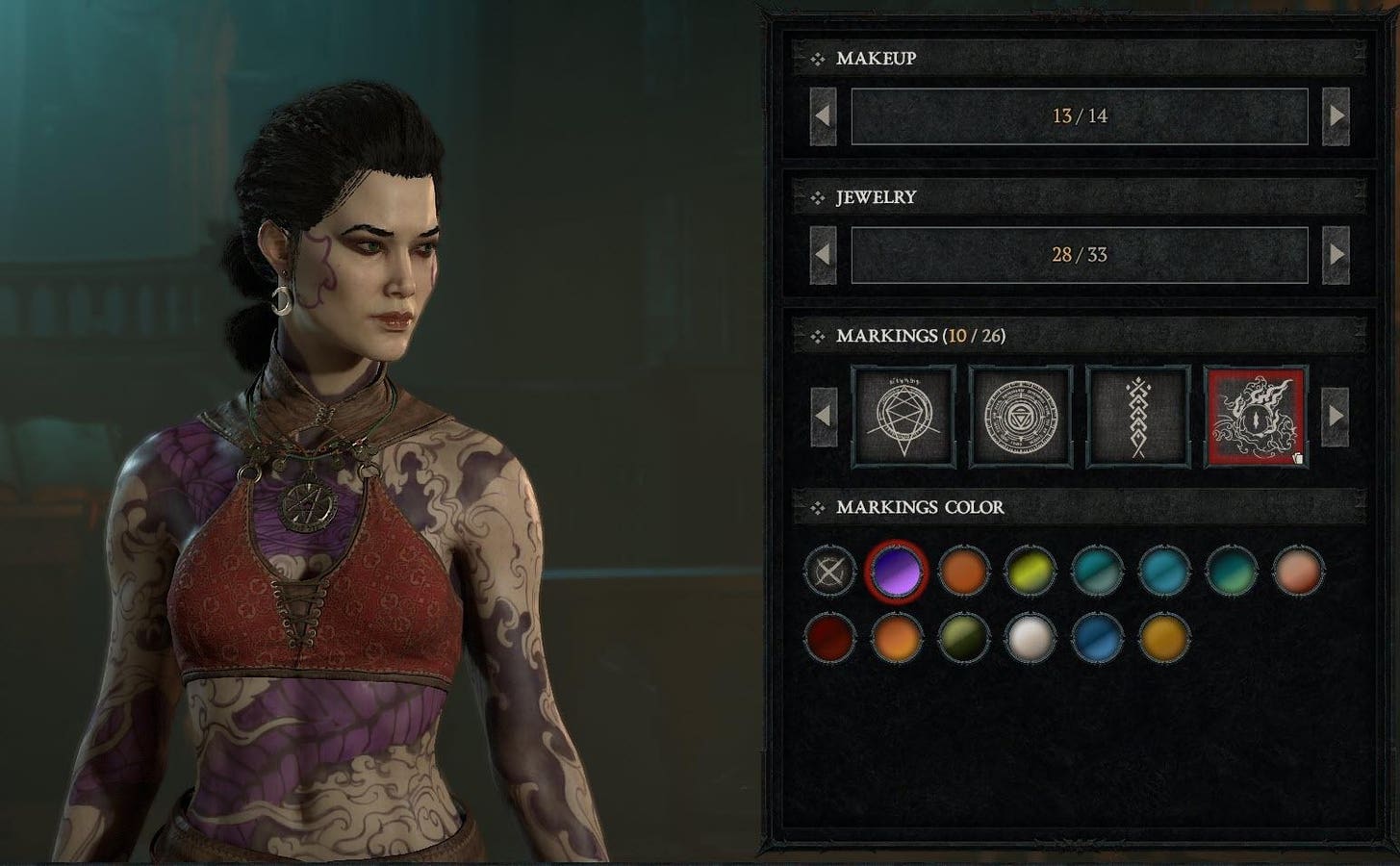Step Jewelry forward to option 29
This screenshot has width=1400, height=866.
tap(1336, 255)
